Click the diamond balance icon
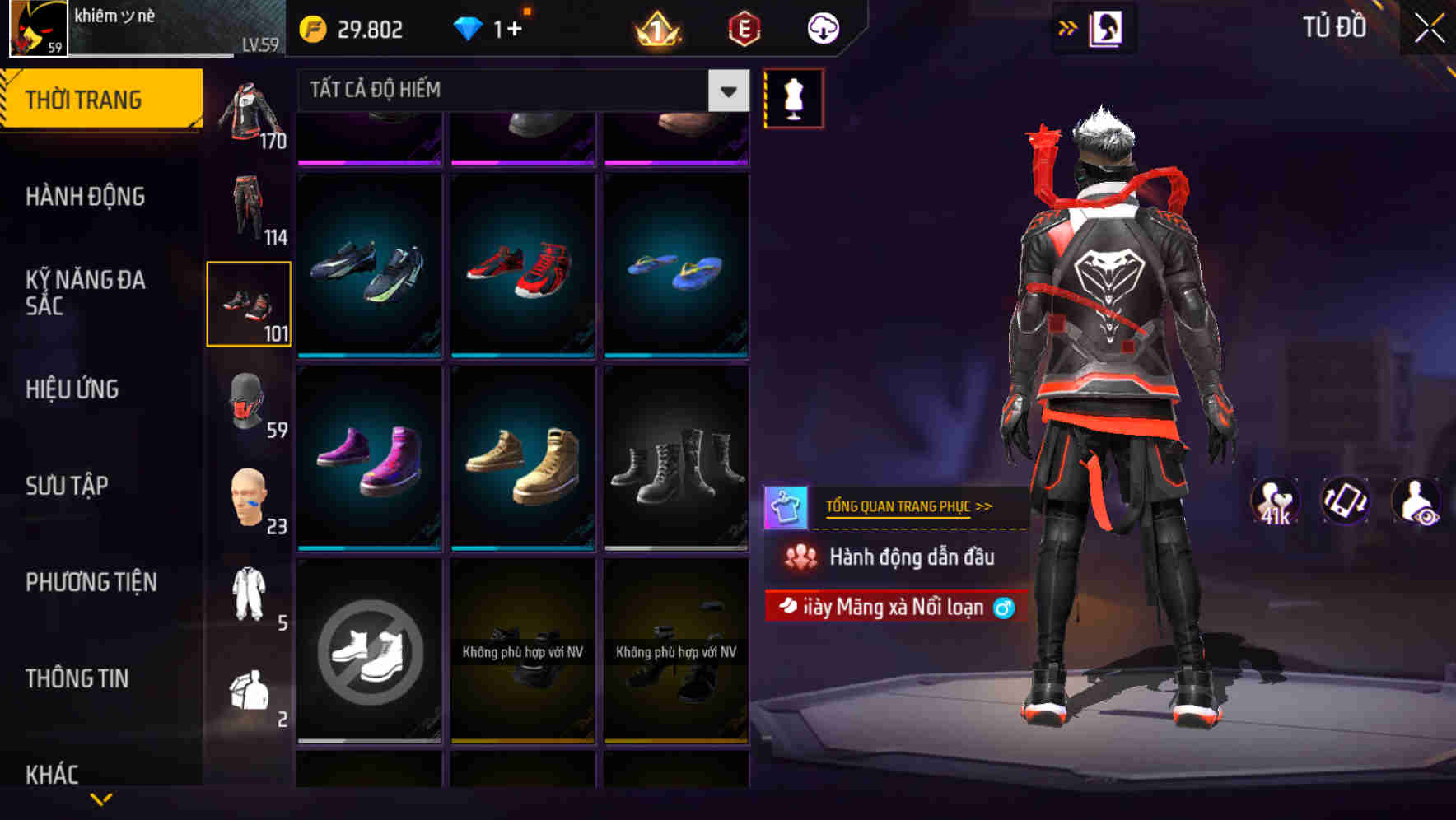The height and width of the screenshot is (820, 1456). (x=469, y=27)
